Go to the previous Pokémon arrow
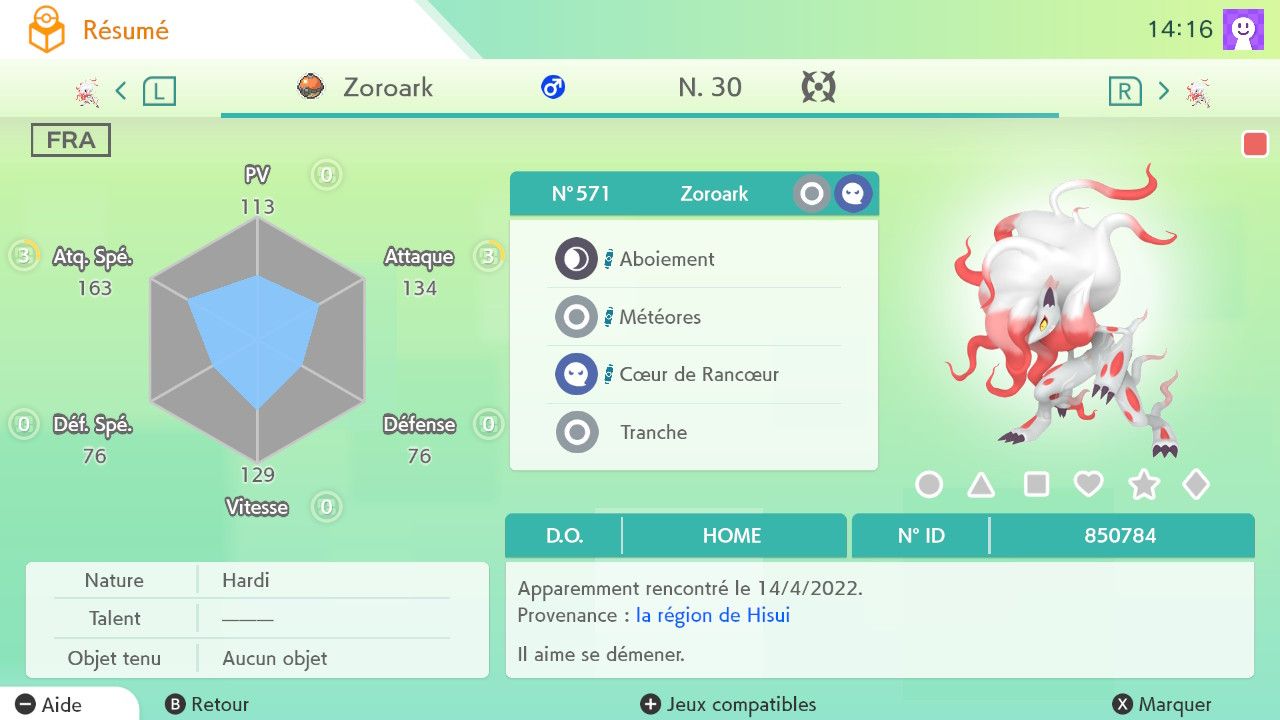 [x=121, y=91]
